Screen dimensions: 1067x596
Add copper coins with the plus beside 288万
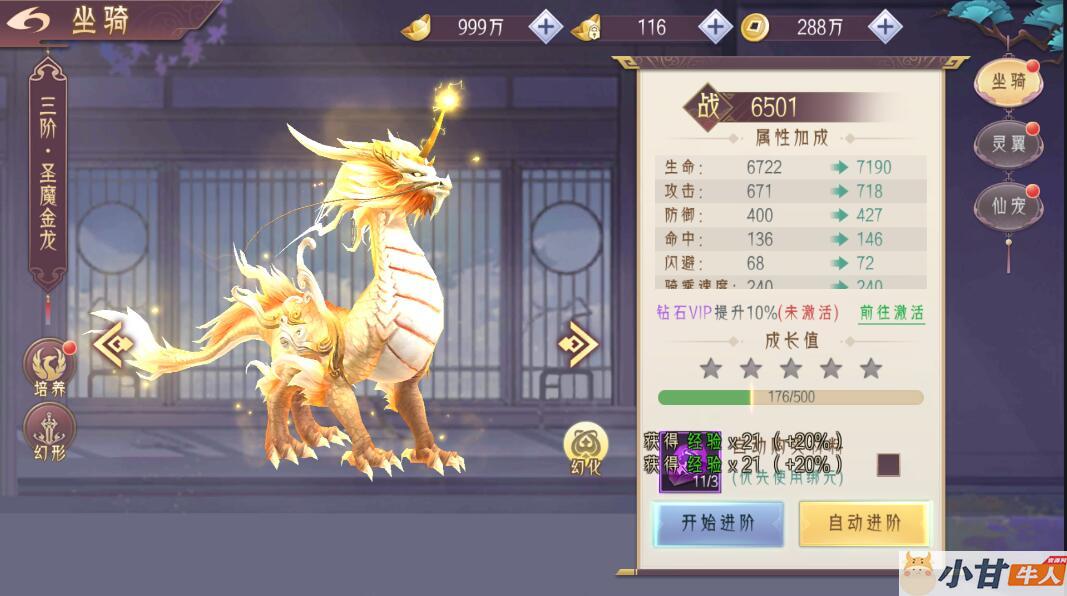pyautogui.click(x=885, y=27)
